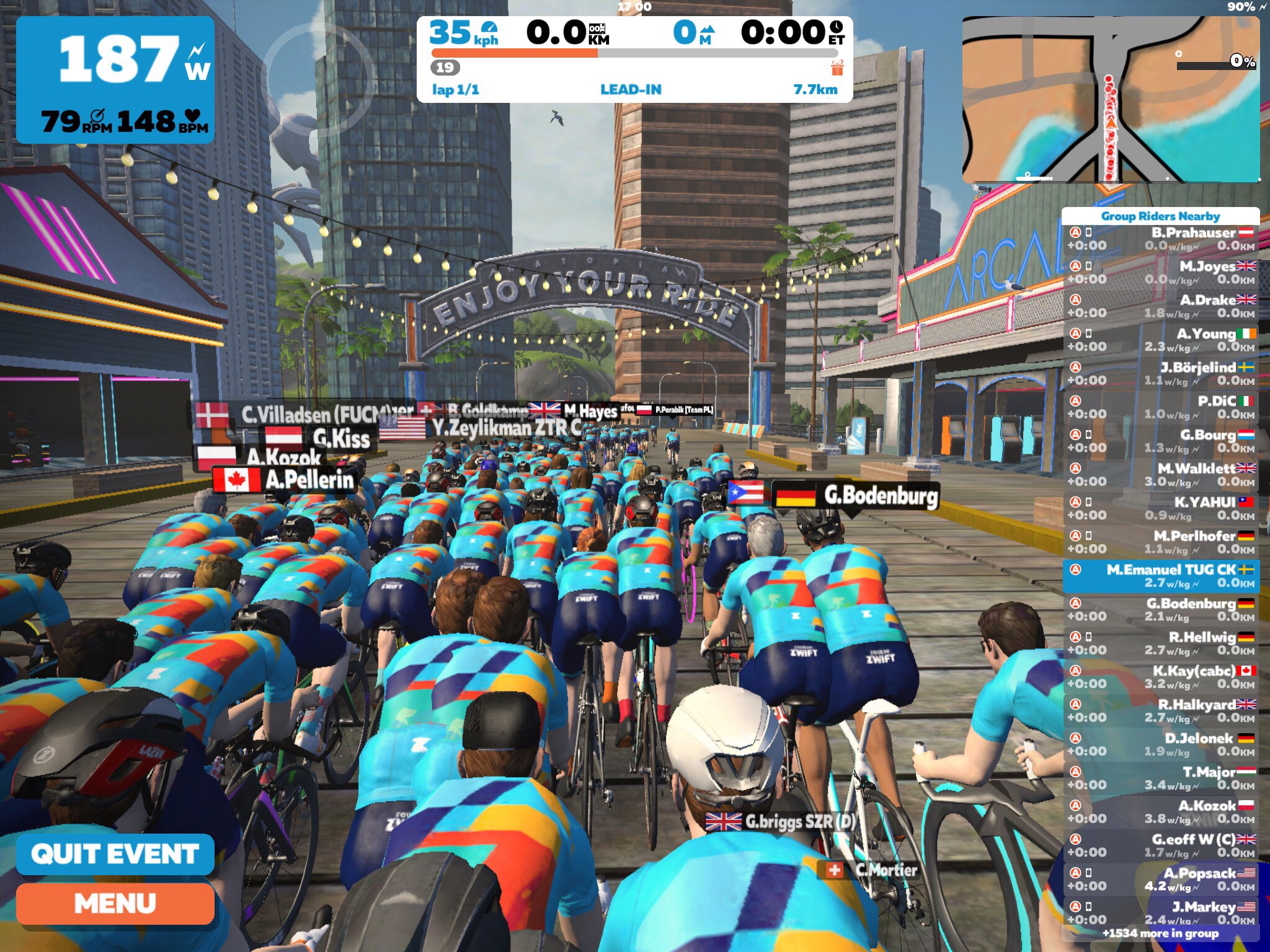Pick A.Young in the nearby riders list
Viewport: 1270px width, 952px height.
1161,340
